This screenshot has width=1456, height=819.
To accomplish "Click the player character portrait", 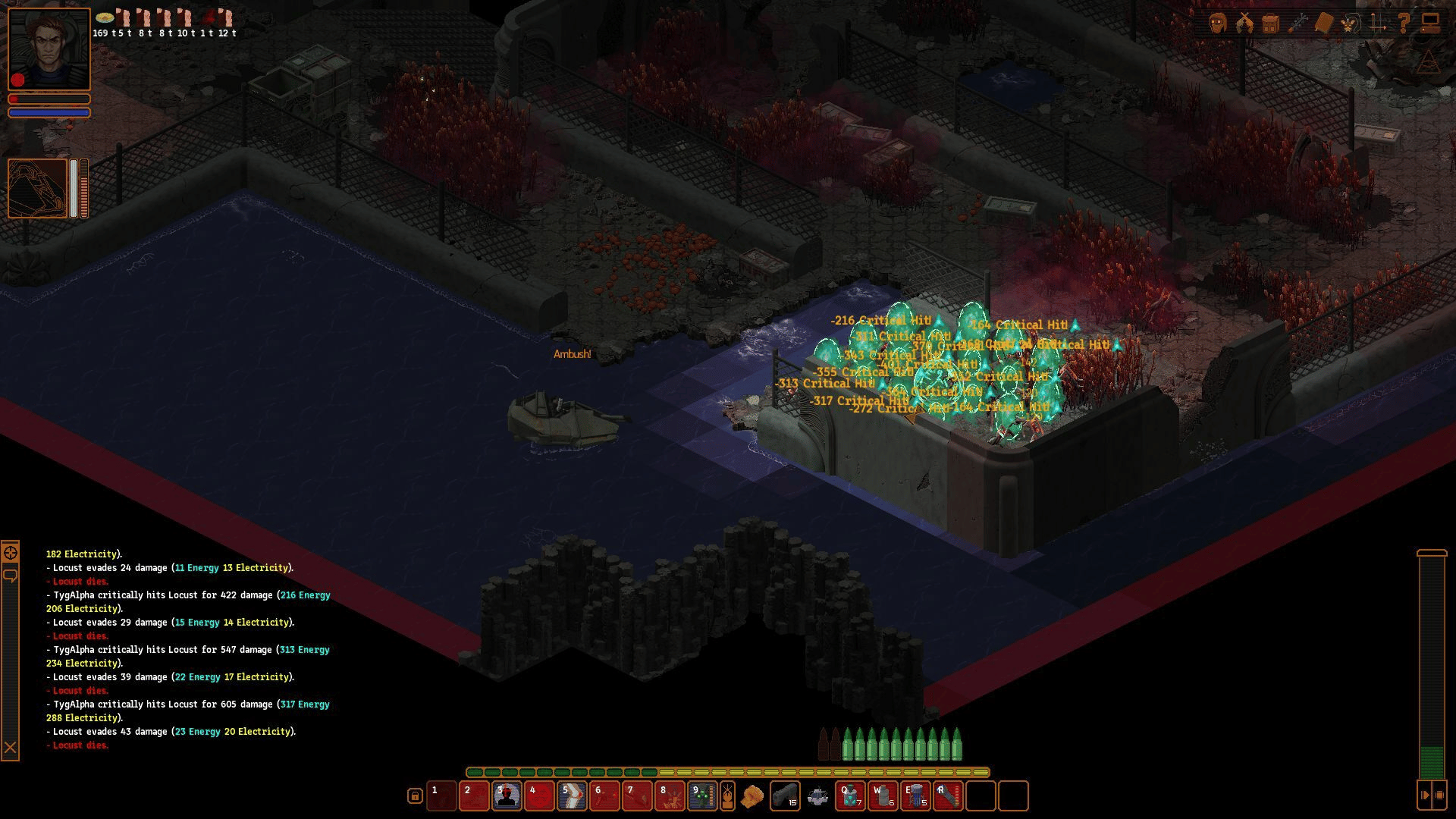I will pyautogui.click(x=49, y=49).
